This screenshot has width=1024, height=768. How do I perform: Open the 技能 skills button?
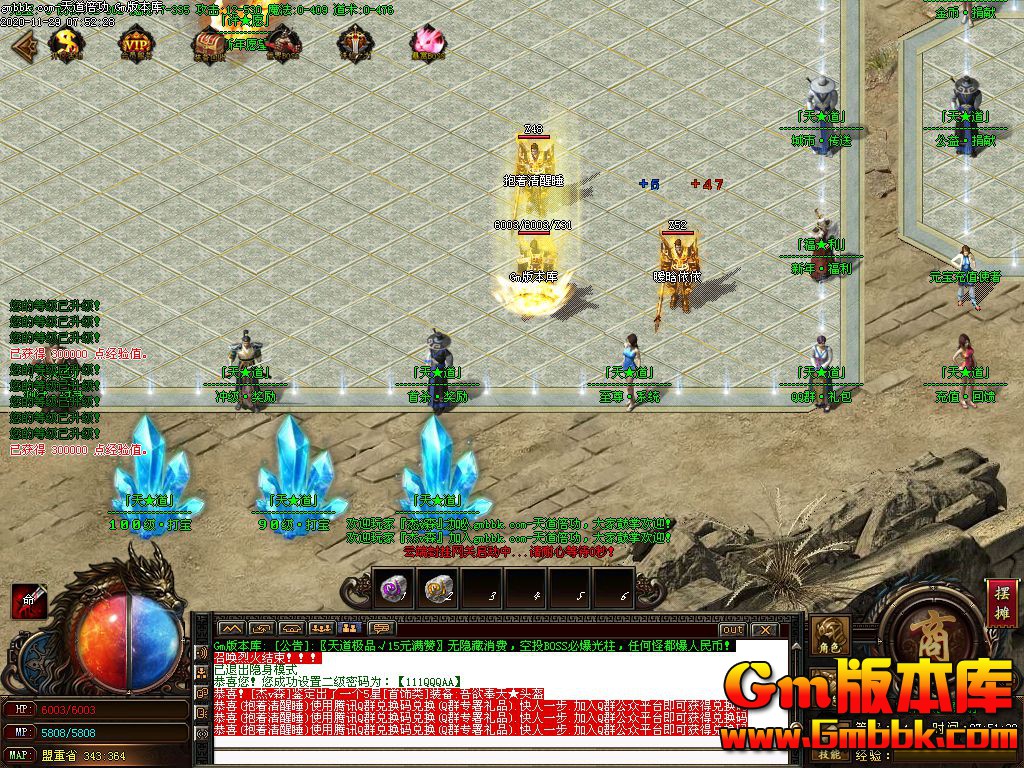click(x=831, y=755)
